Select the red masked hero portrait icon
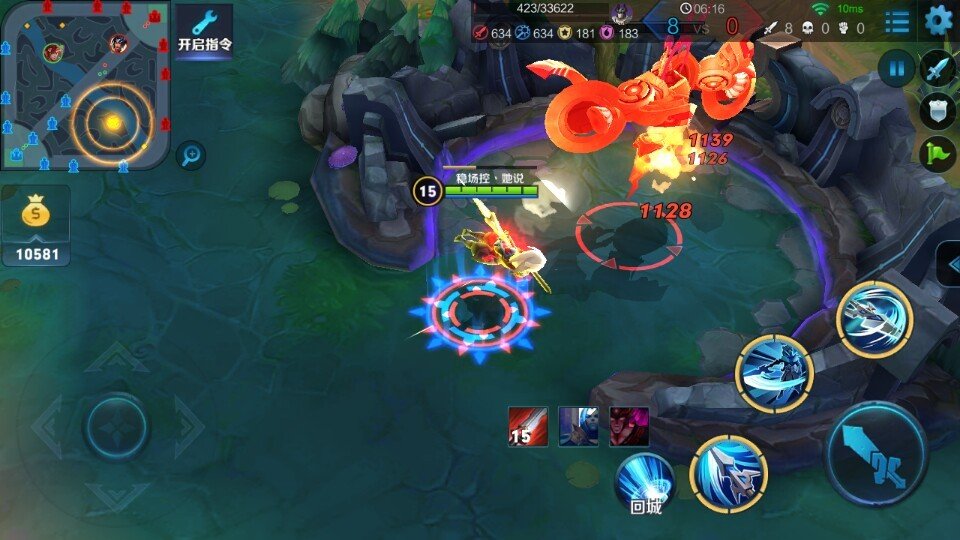960x540 pixels. 630,426
